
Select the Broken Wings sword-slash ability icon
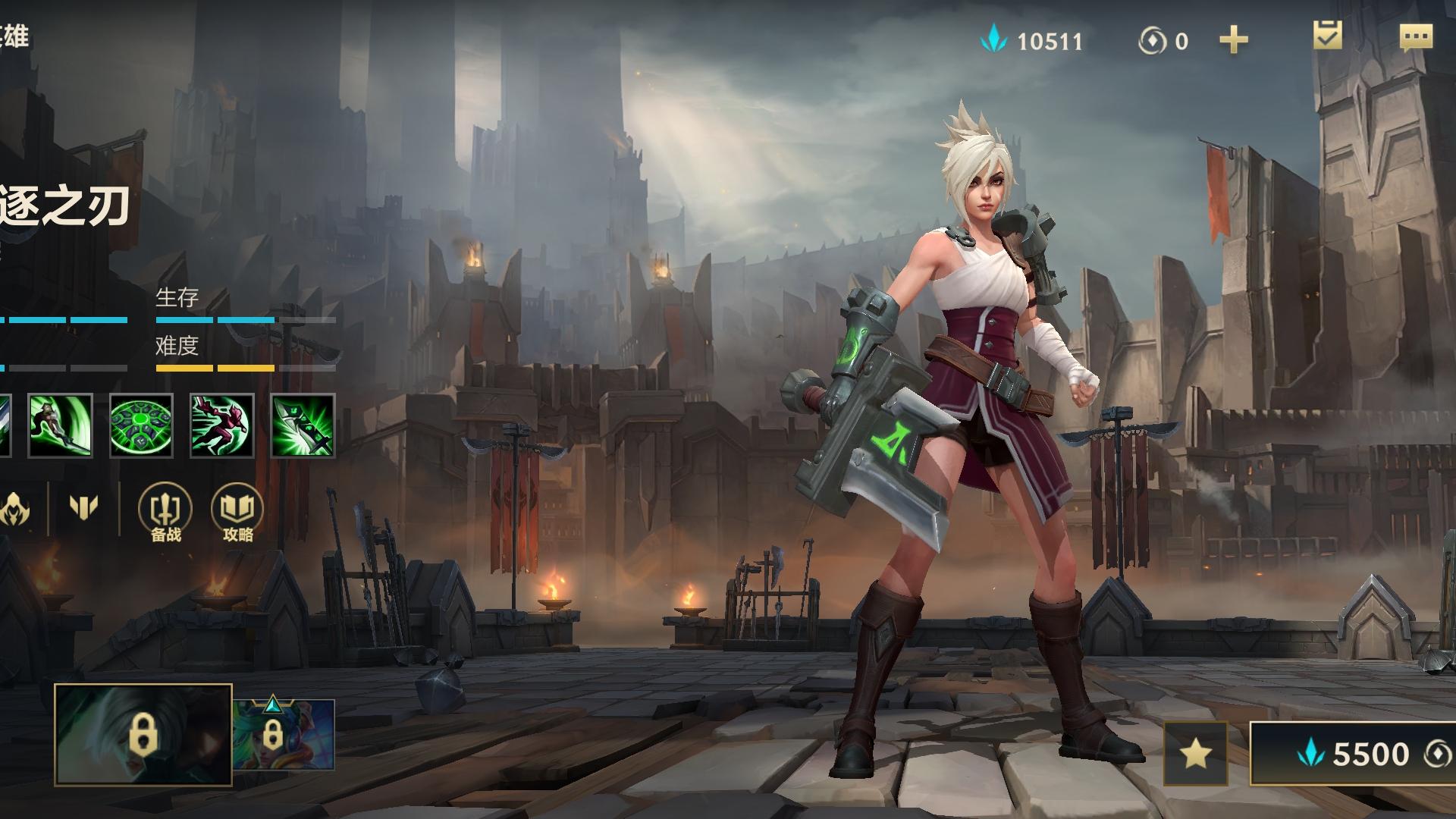click(61, 425)
